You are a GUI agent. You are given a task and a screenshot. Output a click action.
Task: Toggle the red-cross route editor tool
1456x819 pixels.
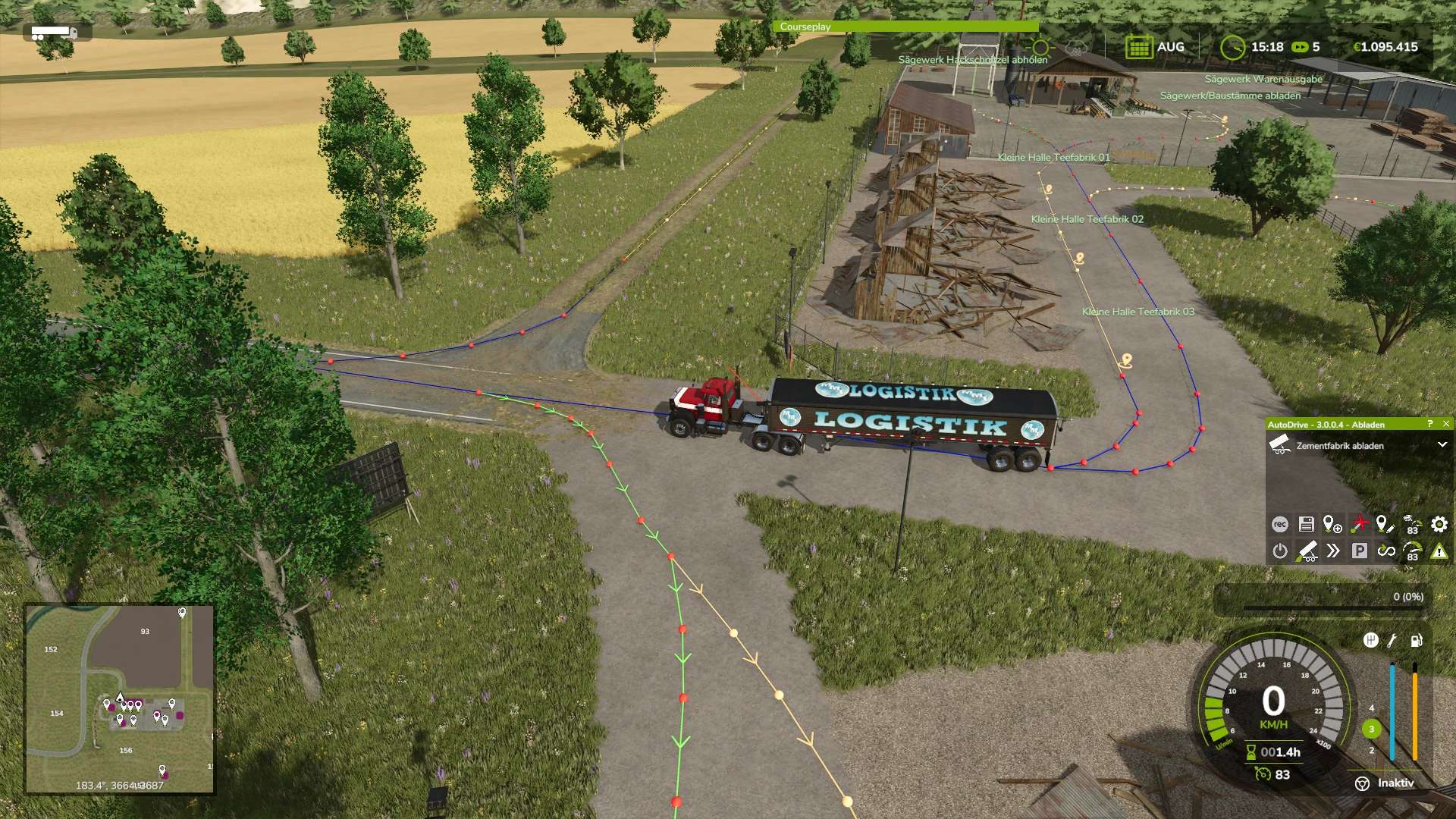coord(1359,524)
